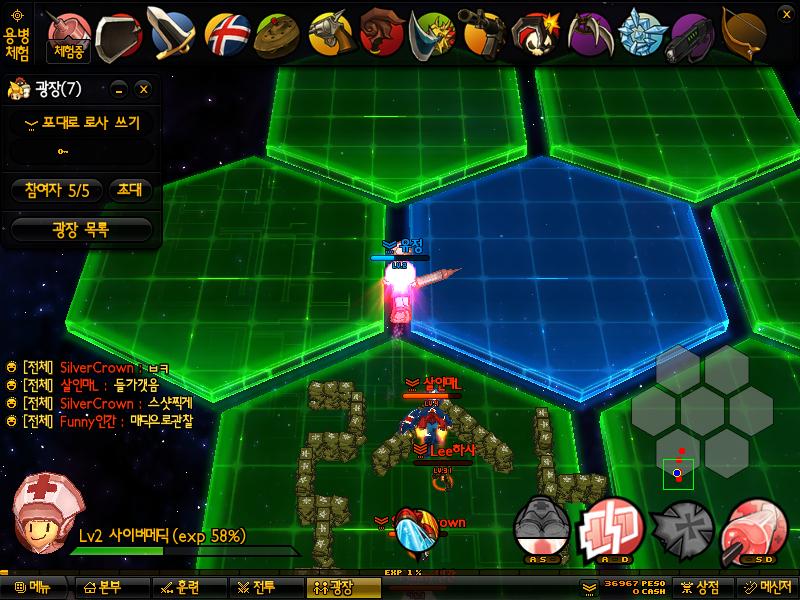The height and width of the screenshot is (600, 800).
Task: Pick the revolver cowboy mercenary icon
Action: (x=330, y=34)
